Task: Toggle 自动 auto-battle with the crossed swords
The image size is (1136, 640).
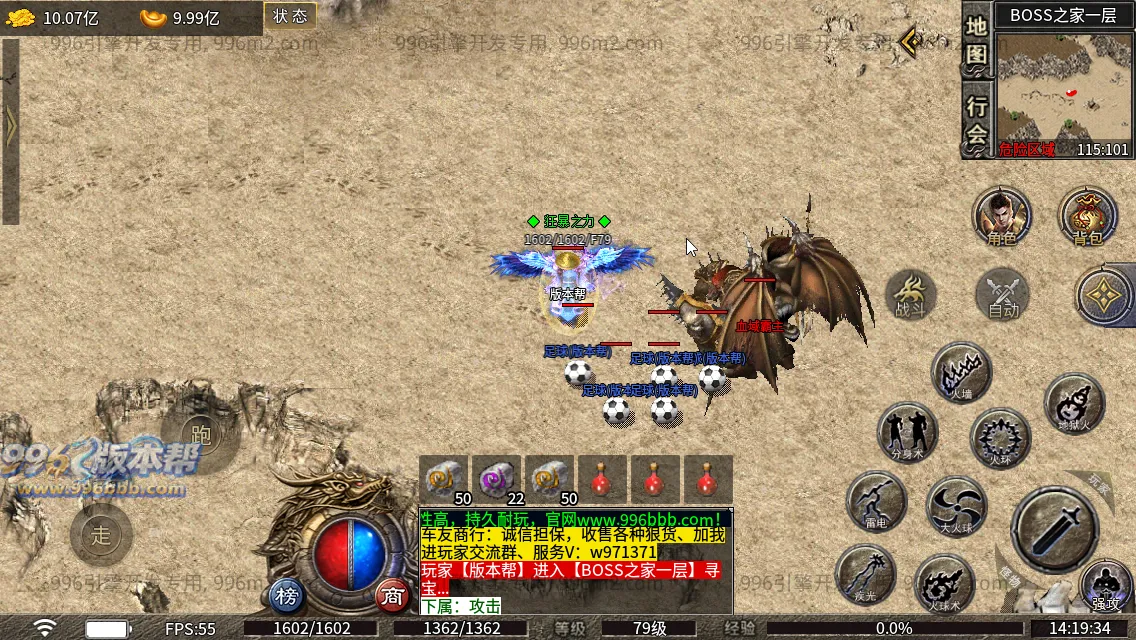Action: (x=1002, y=296)
